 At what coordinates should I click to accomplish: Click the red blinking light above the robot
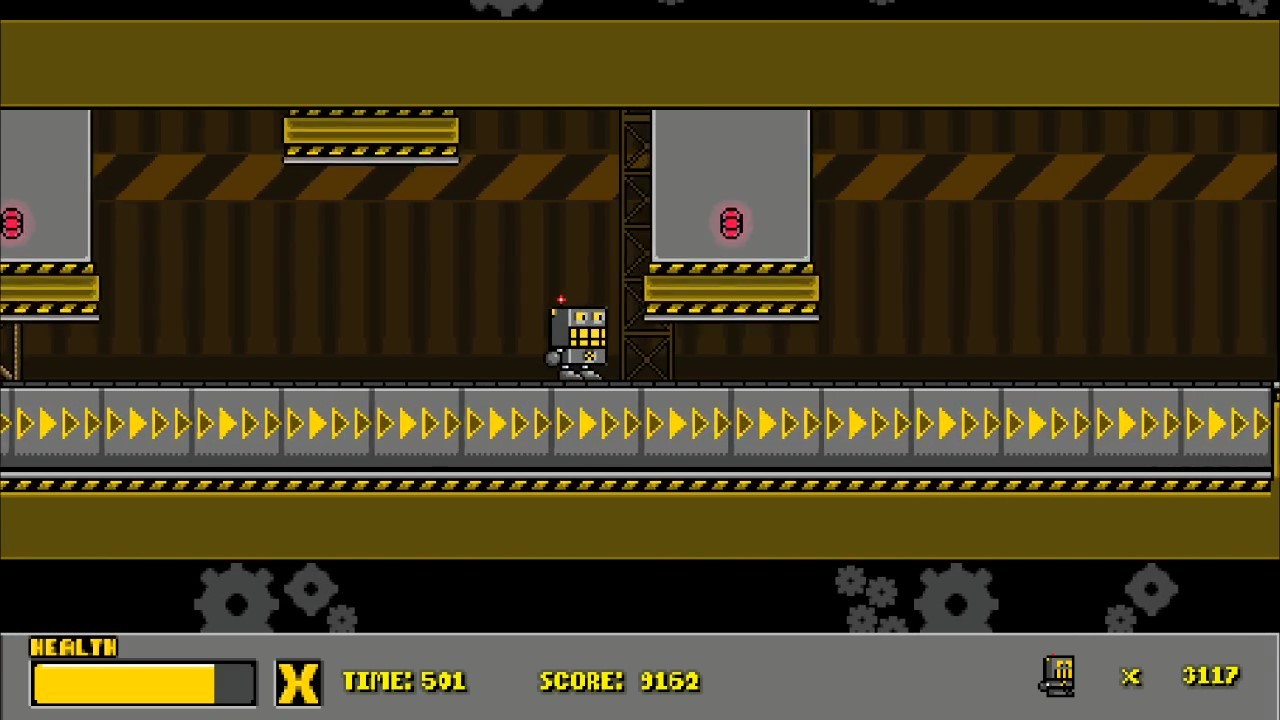[x=561, y=300]
